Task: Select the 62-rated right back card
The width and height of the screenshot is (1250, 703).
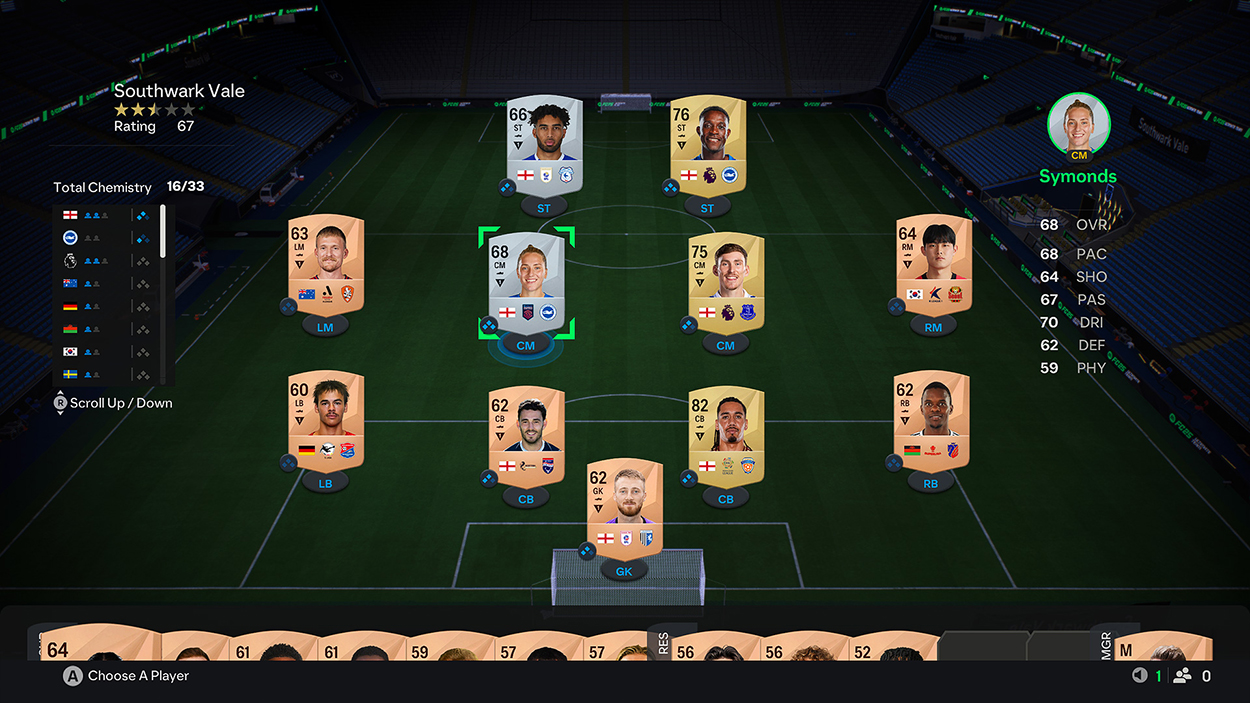Action: 930,418
